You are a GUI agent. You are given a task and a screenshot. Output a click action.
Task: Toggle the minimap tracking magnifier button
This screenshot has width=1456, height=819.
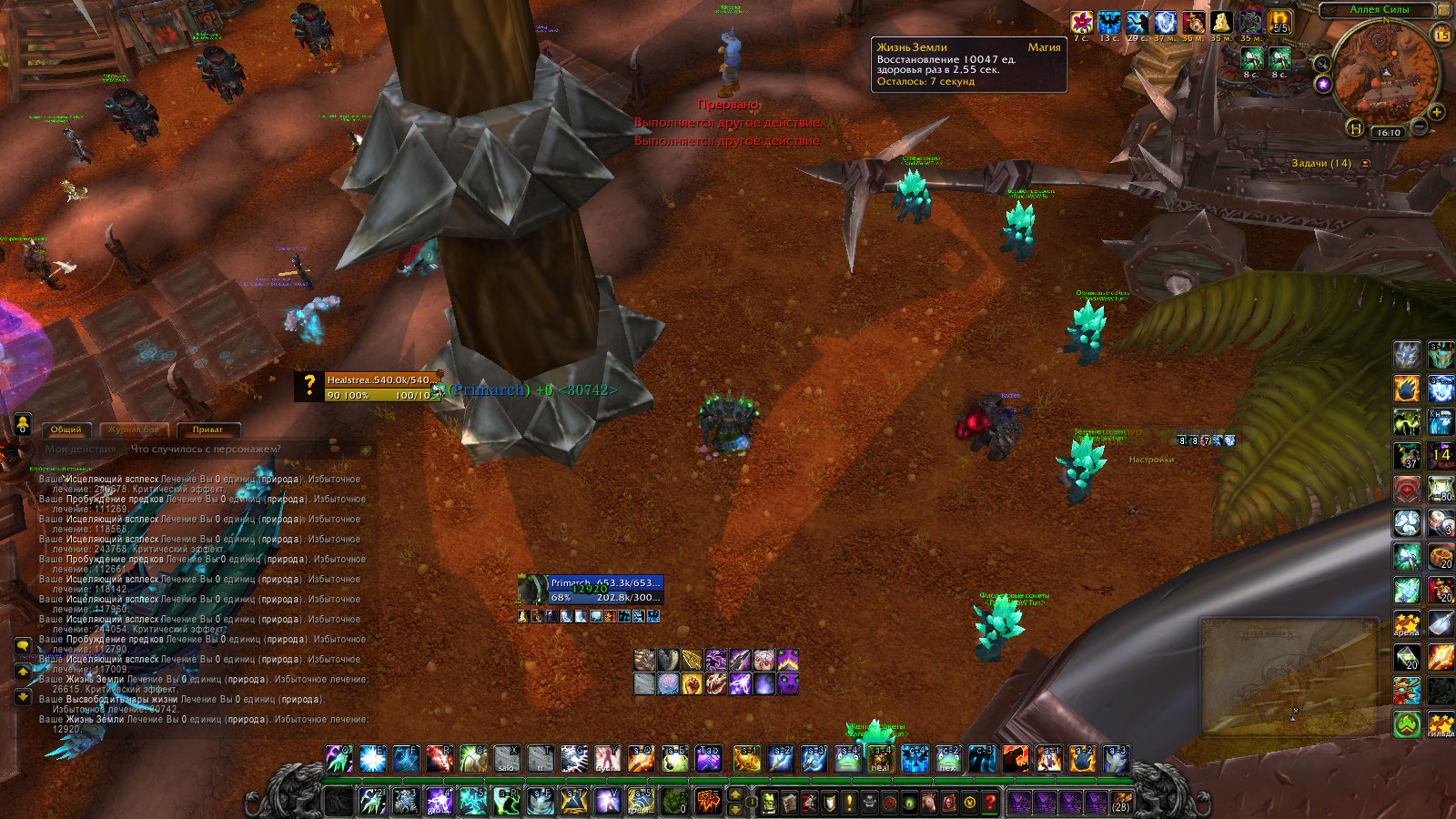click(1321, 64)
